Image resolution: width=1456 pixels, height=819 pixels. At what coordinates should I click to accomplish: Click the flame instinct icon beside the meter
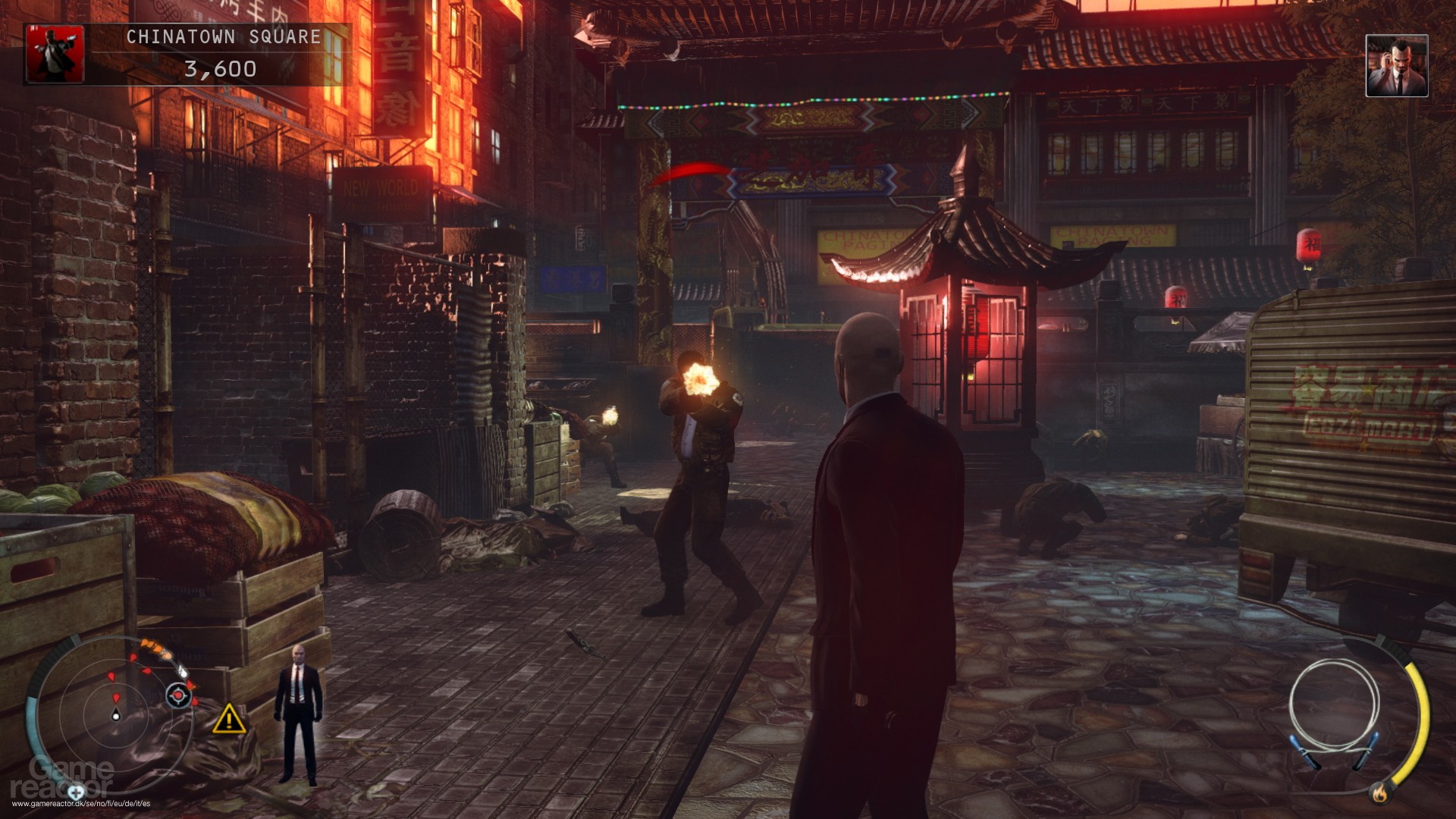[x=1381, y=795]
